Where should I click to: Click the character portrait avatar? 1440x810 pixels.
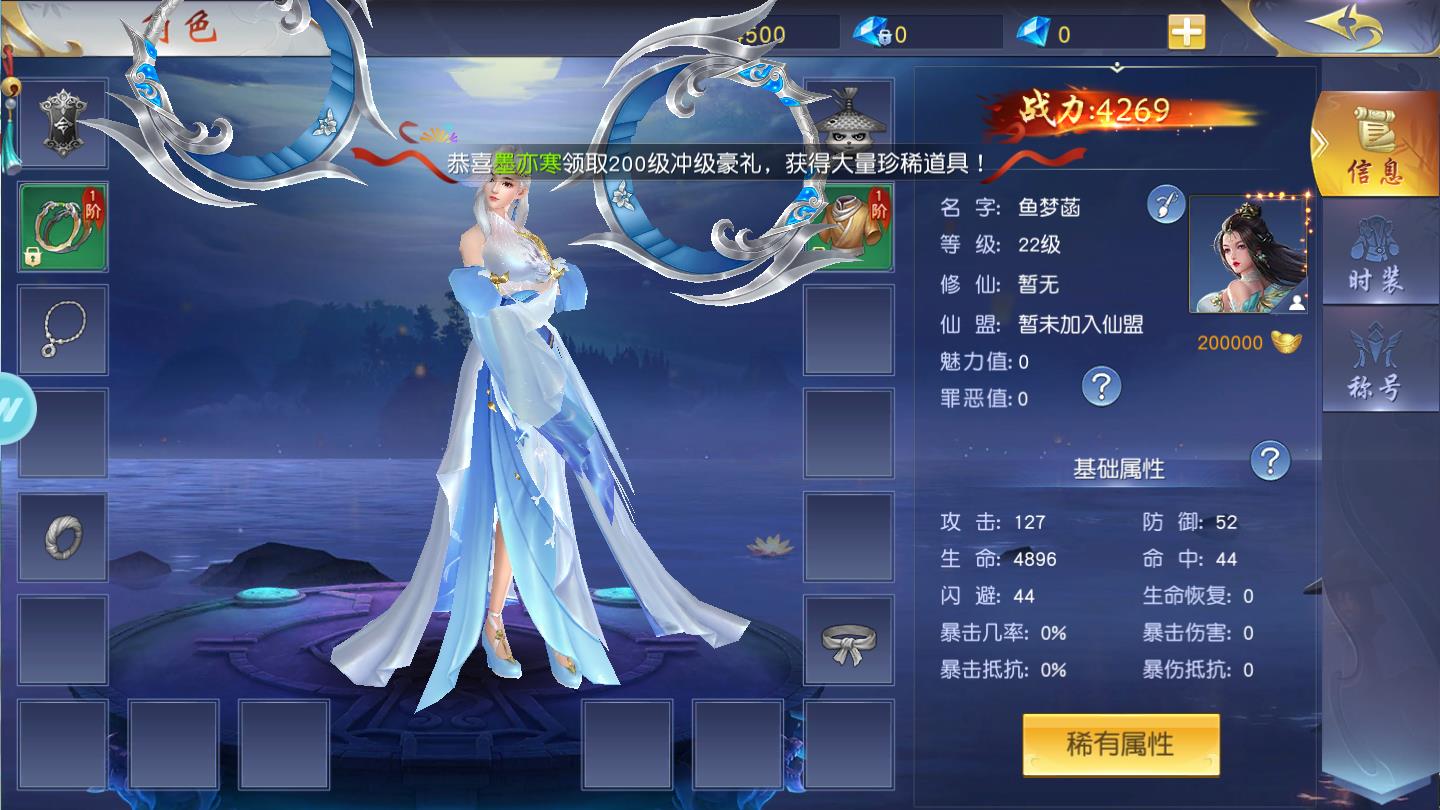pyautogui.click(x=1247, y=255)
